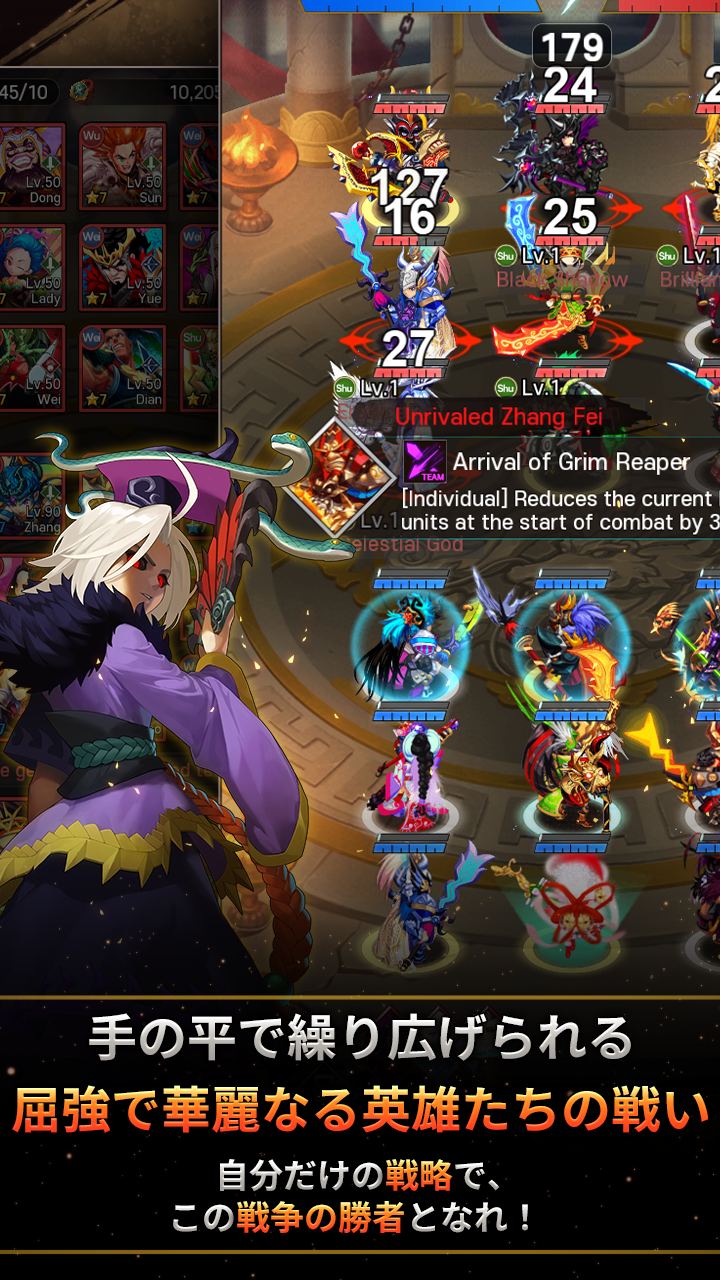Viewport: 720px width, 1280px height.
Task: Select the Lv.50 Sun hero card
Action: (121, 165)
